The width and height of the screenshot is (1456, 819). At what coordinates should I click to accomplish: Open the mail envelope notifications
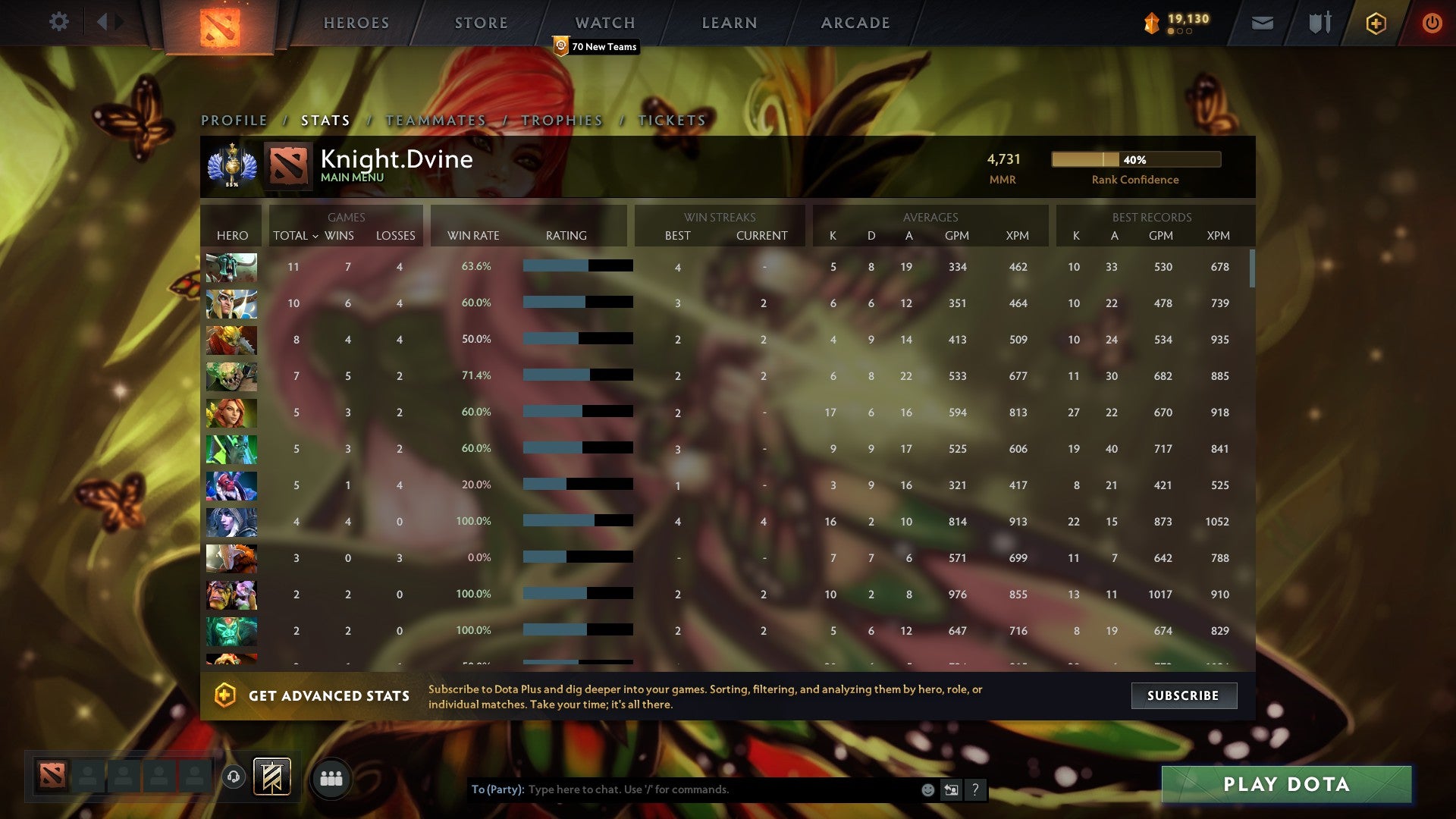click(x=1262, y=23)
